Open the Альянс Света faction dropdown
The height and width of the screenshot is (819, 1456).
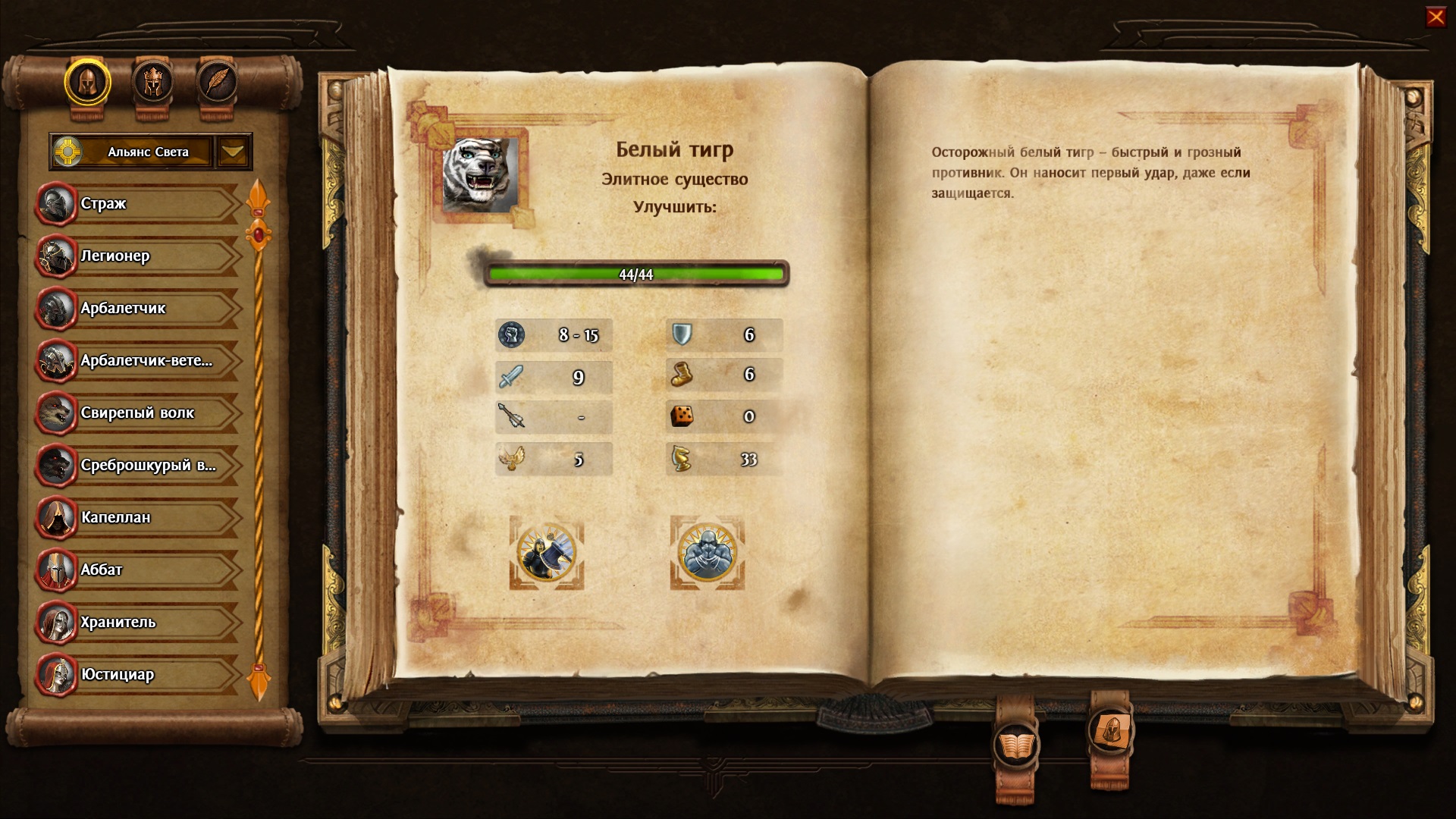233,152
